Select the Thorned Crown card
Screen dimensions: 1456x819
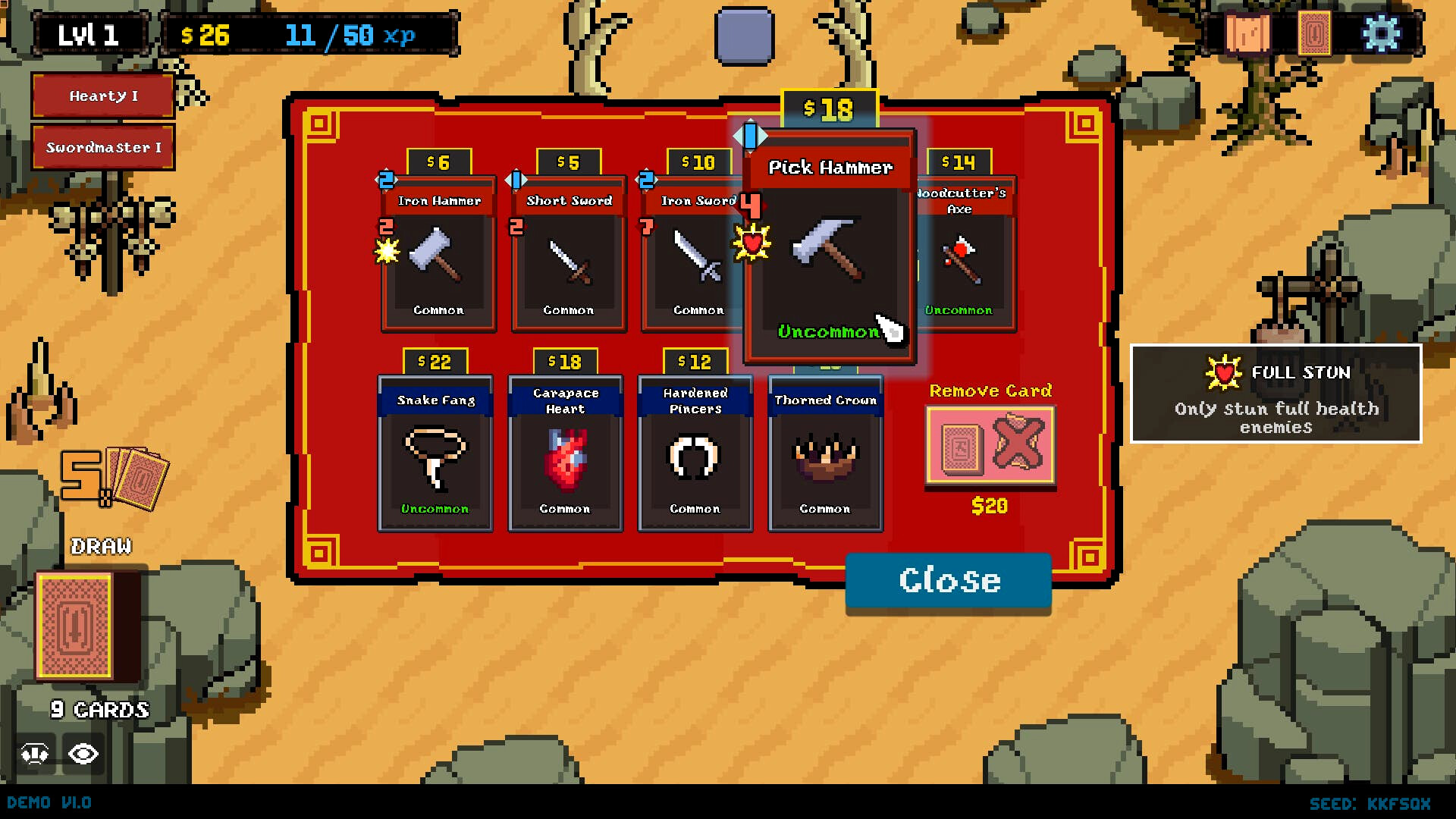[x=824, y=455]
